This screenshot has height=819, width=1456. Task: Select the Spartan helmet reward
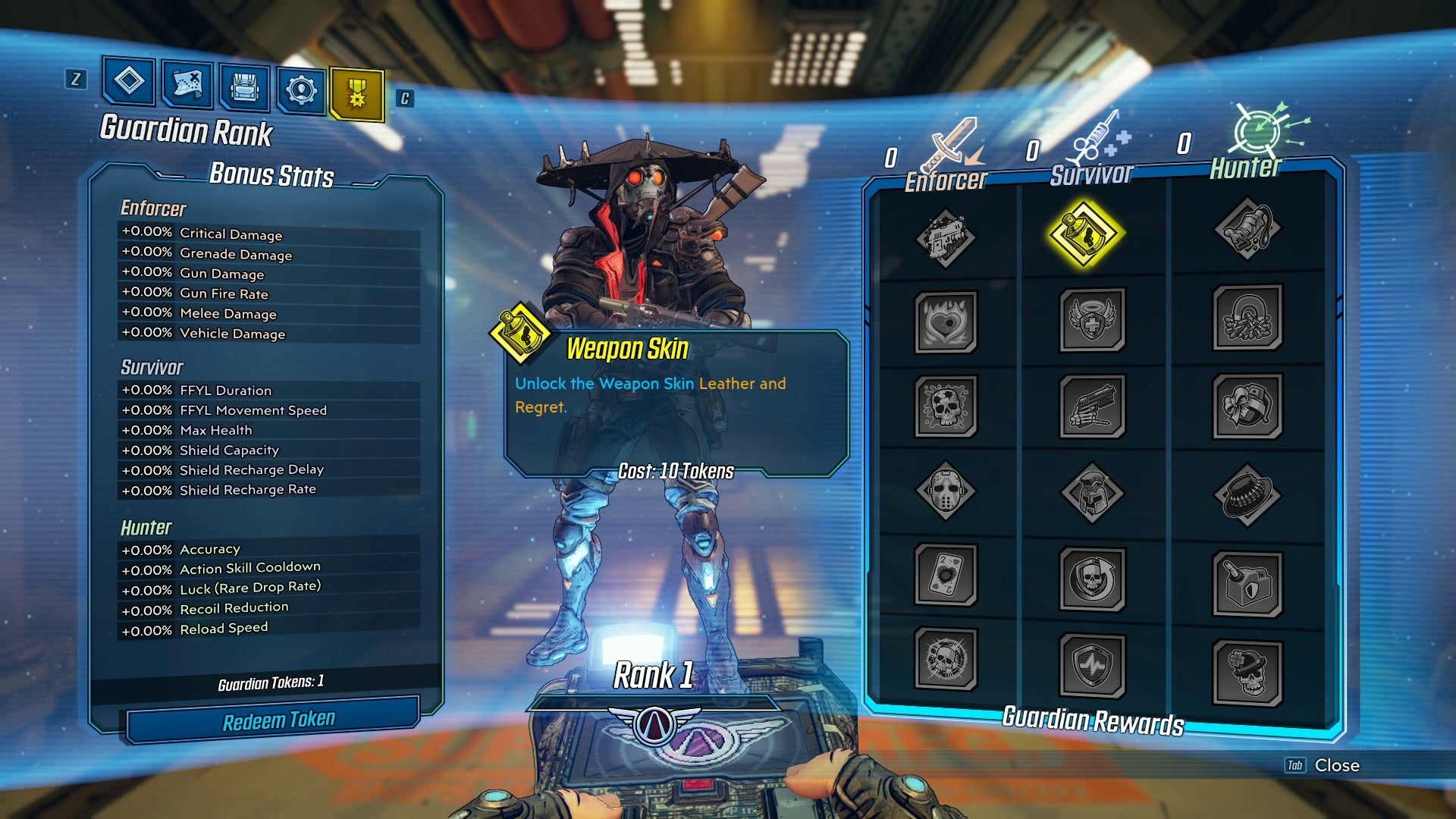(x=1092, y=492)
